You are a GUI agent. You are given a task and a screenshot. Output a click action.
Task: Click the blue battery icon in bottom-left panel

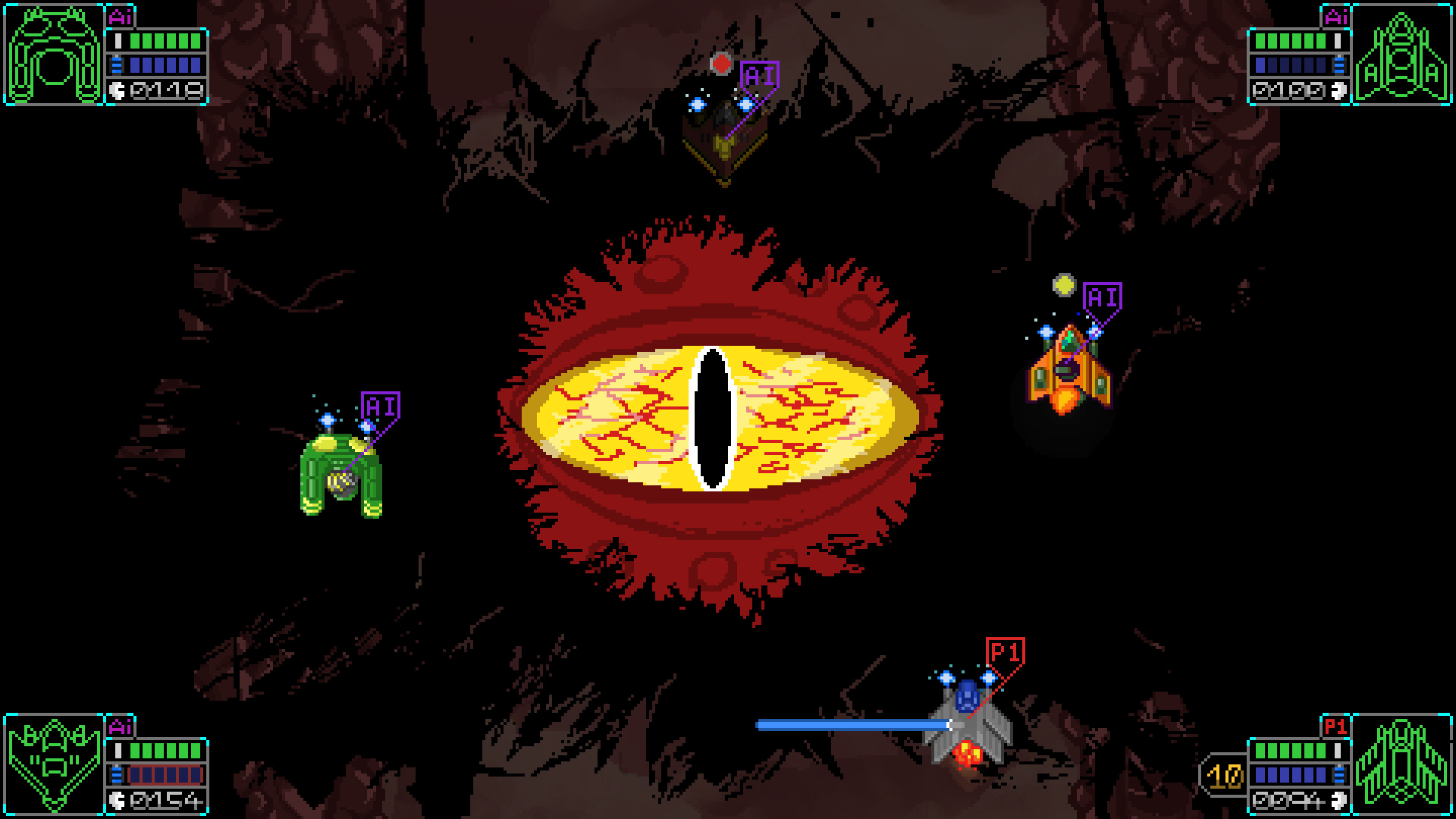[116, 775]
